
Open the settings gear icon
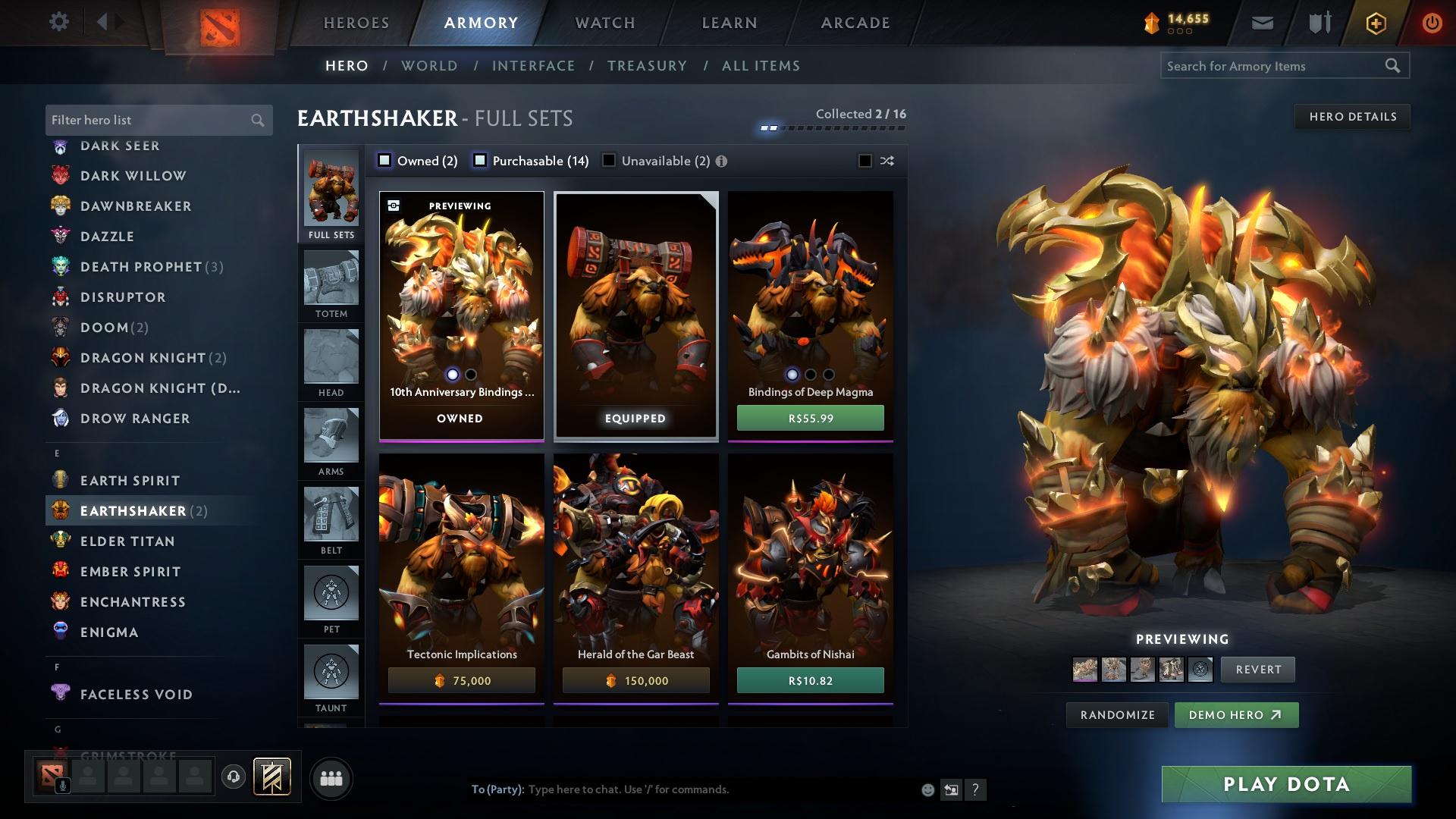click(x=59, y=21)
